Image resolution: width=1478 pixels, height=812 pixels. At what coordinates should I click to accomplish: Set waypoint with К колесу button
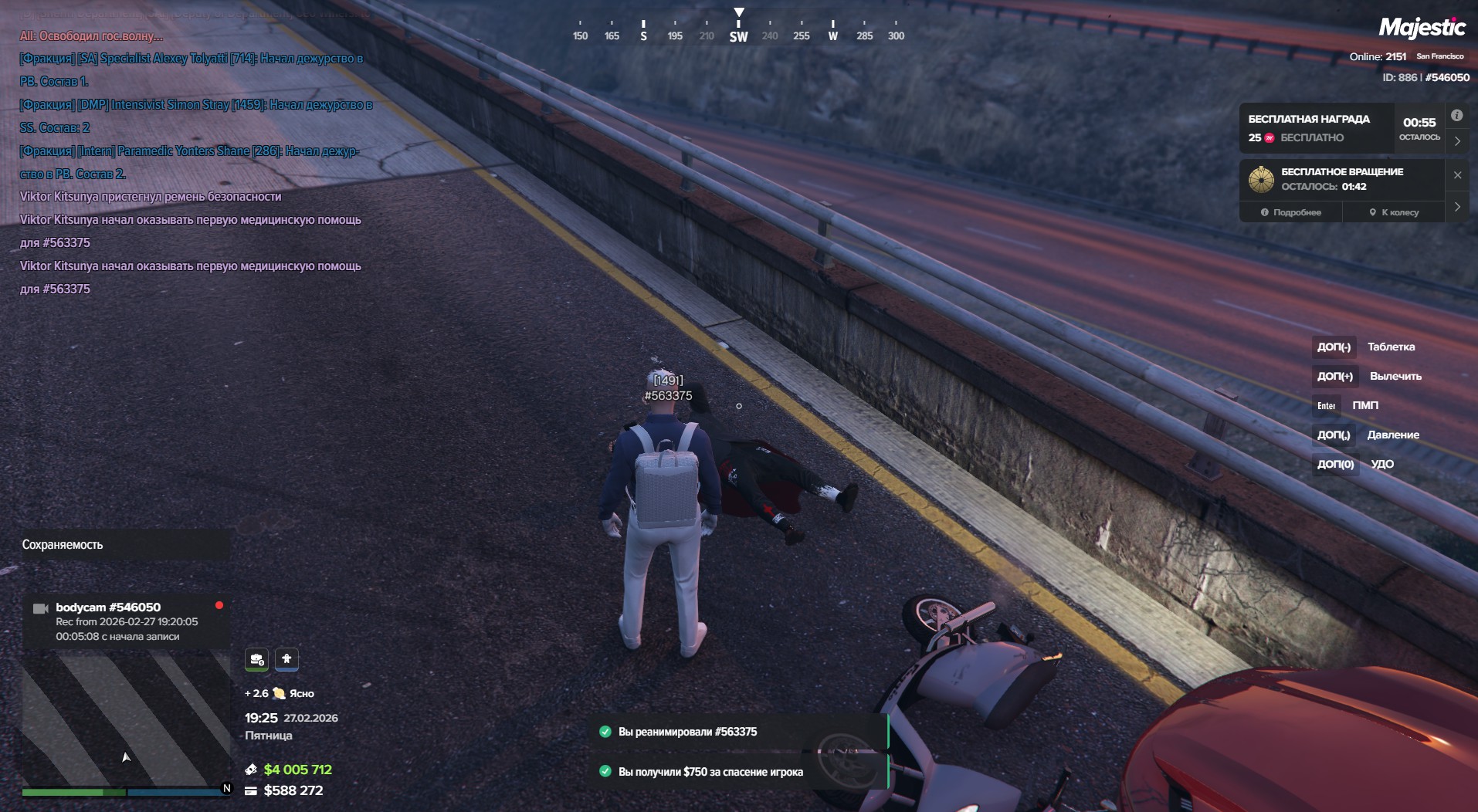coord(1394,212)
